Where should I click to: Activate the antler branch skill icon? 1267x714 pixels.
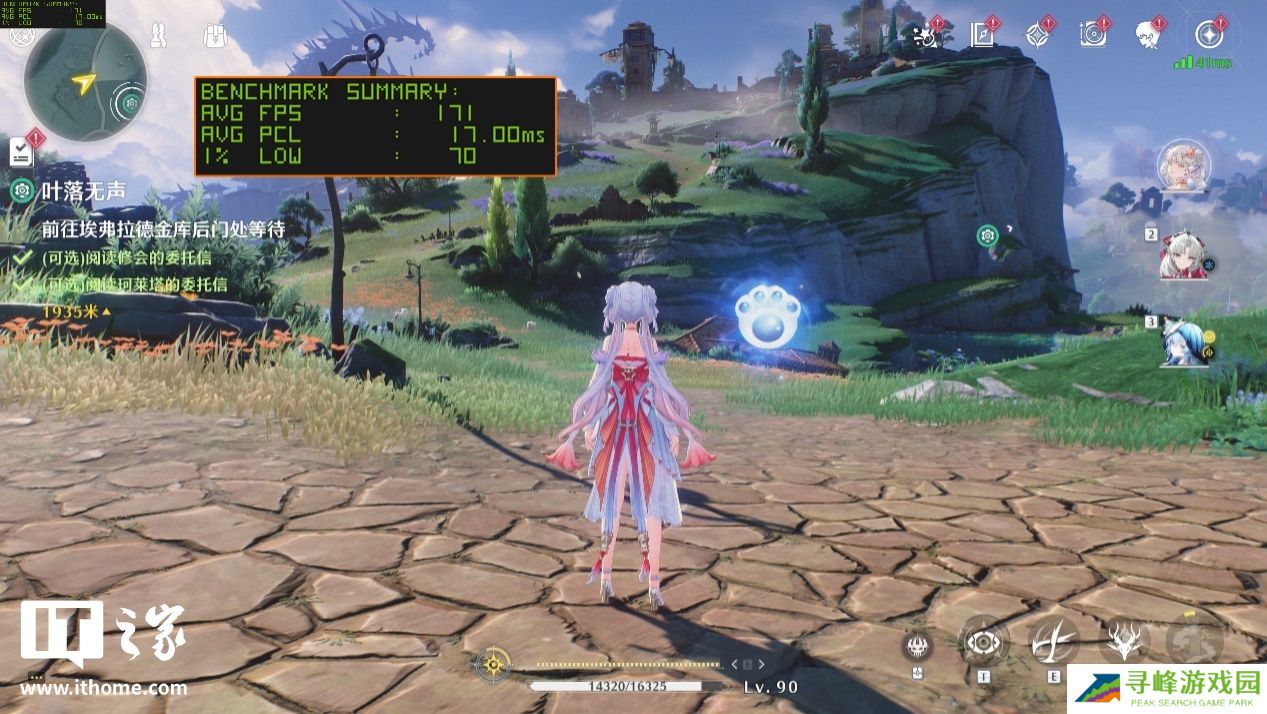pyautogui.click(x=1053, y=640)
